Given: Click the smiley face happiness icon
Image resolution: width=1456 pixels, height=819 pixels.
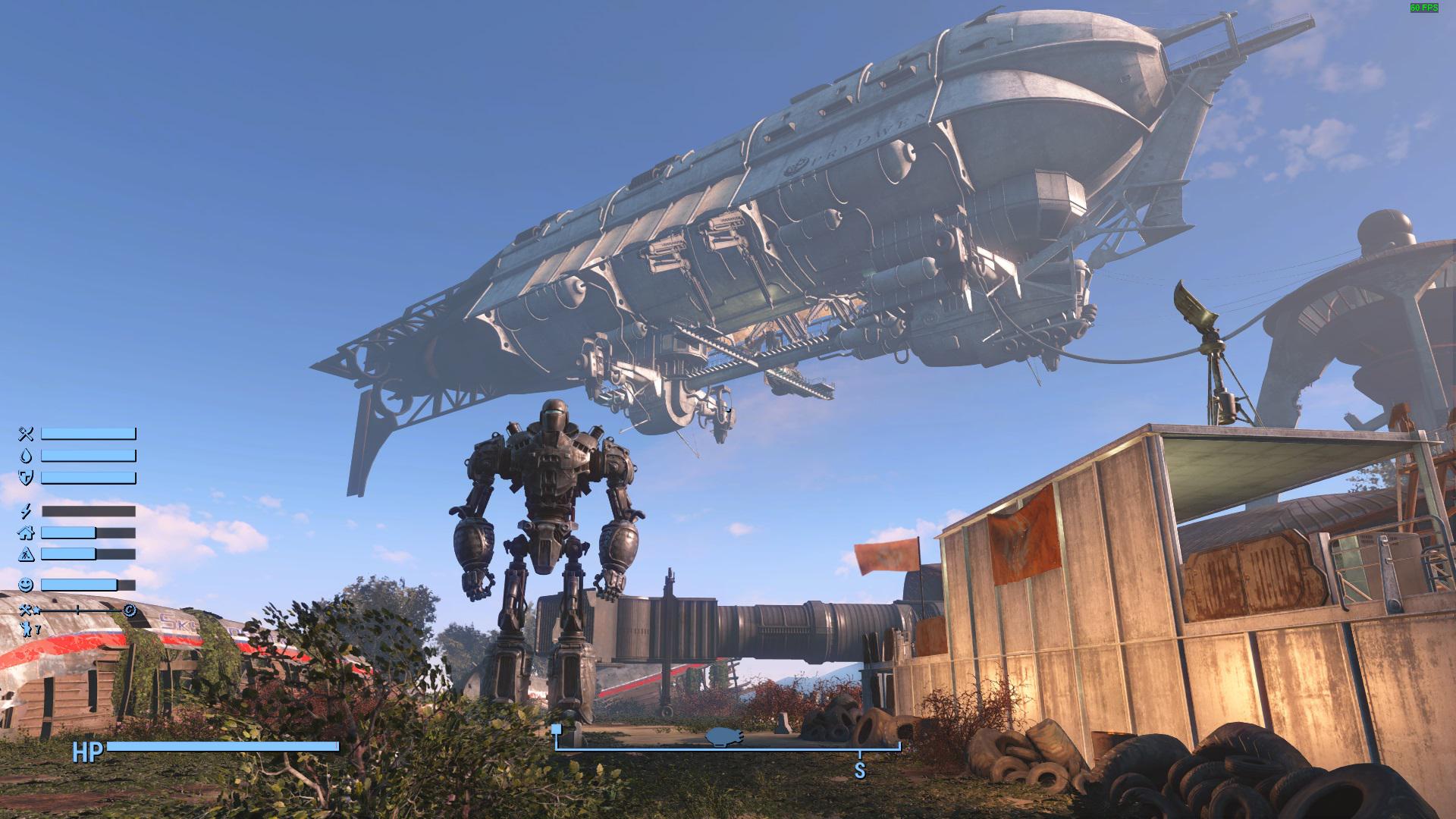Looking at the screenshot, I should point(27,585).
